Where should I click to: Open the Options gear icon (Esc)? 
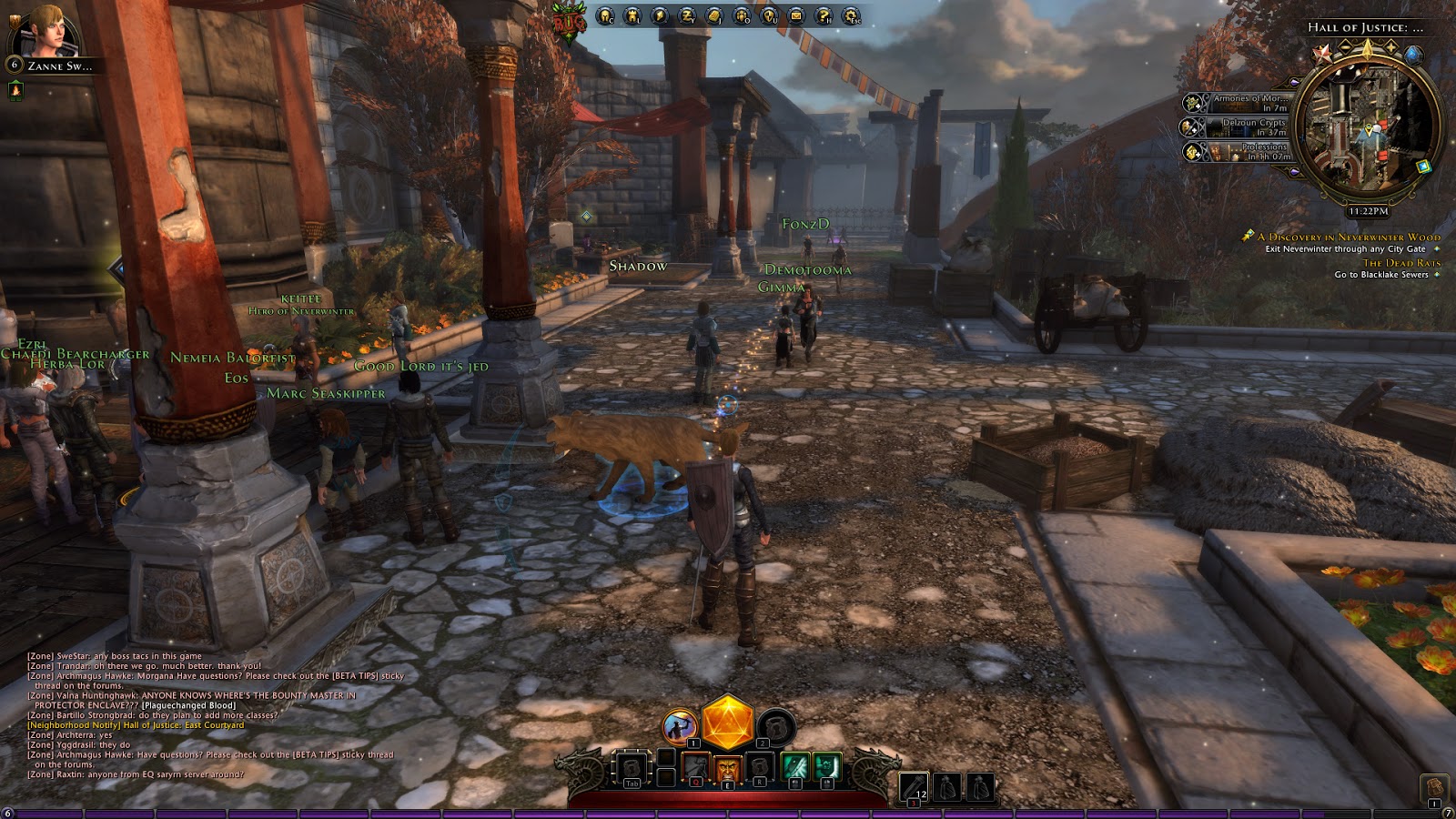pyautogui.click(x=851, y=16)
